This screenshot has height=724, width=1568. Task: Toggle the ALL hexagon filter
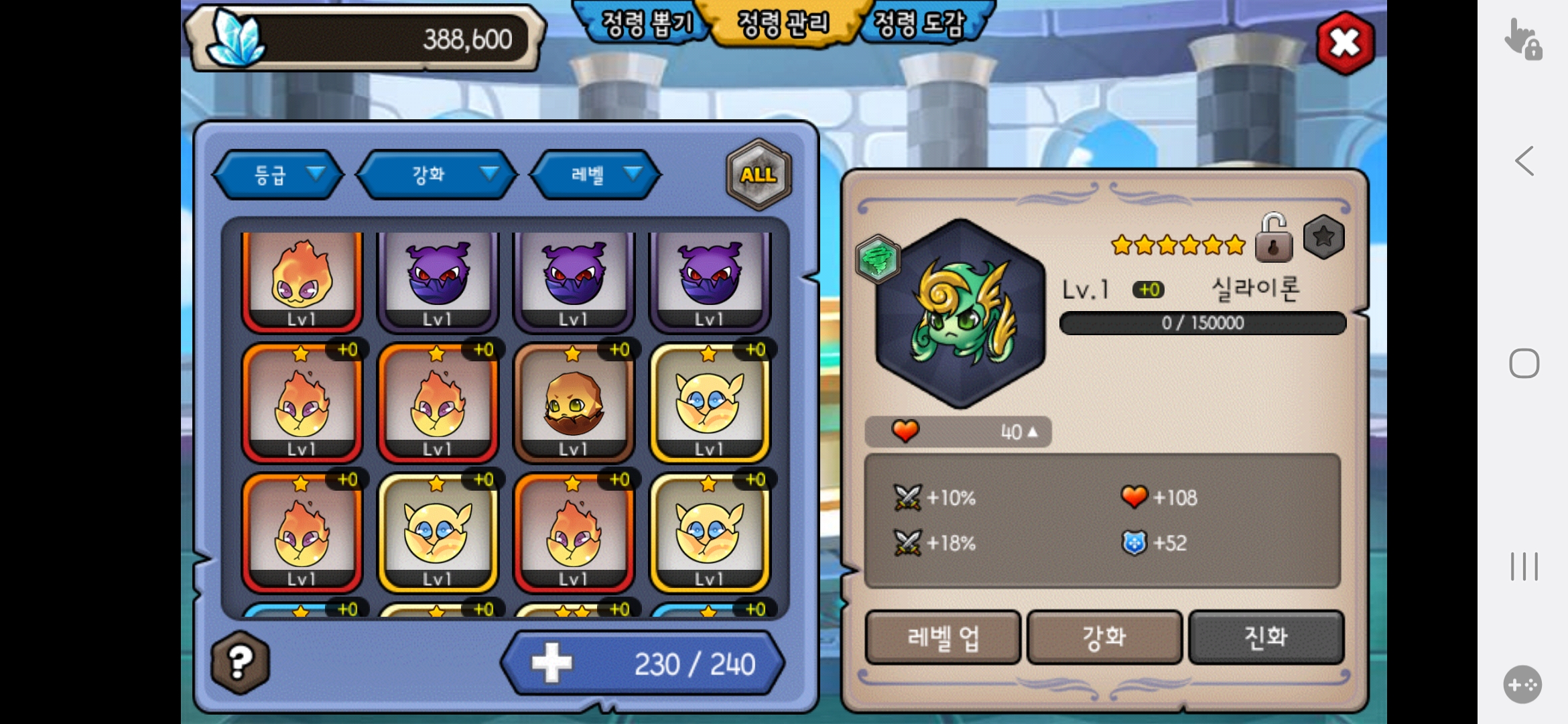point(759,175)
